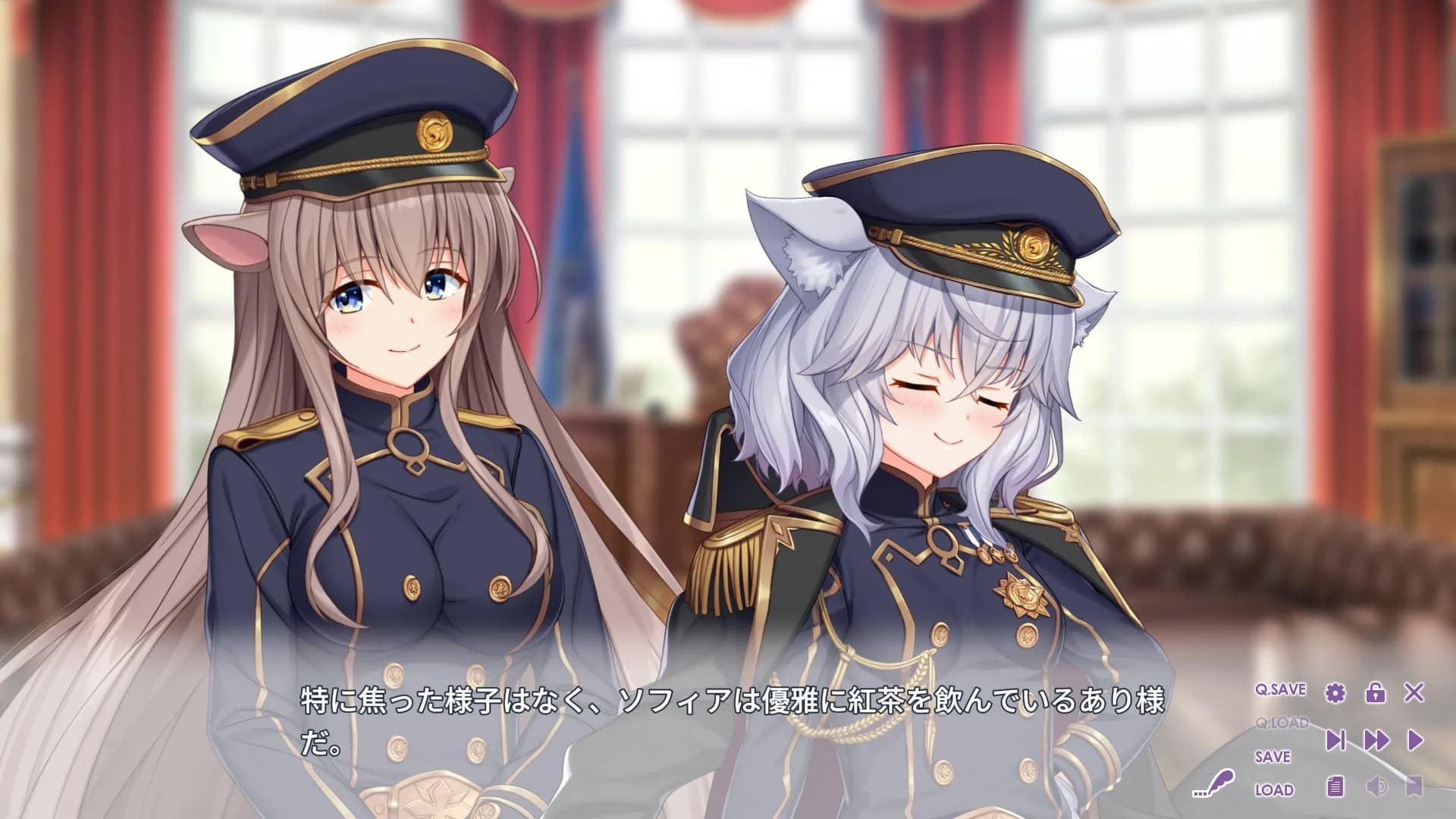Close the quick menu with the X

click(x=1413, y=692)
